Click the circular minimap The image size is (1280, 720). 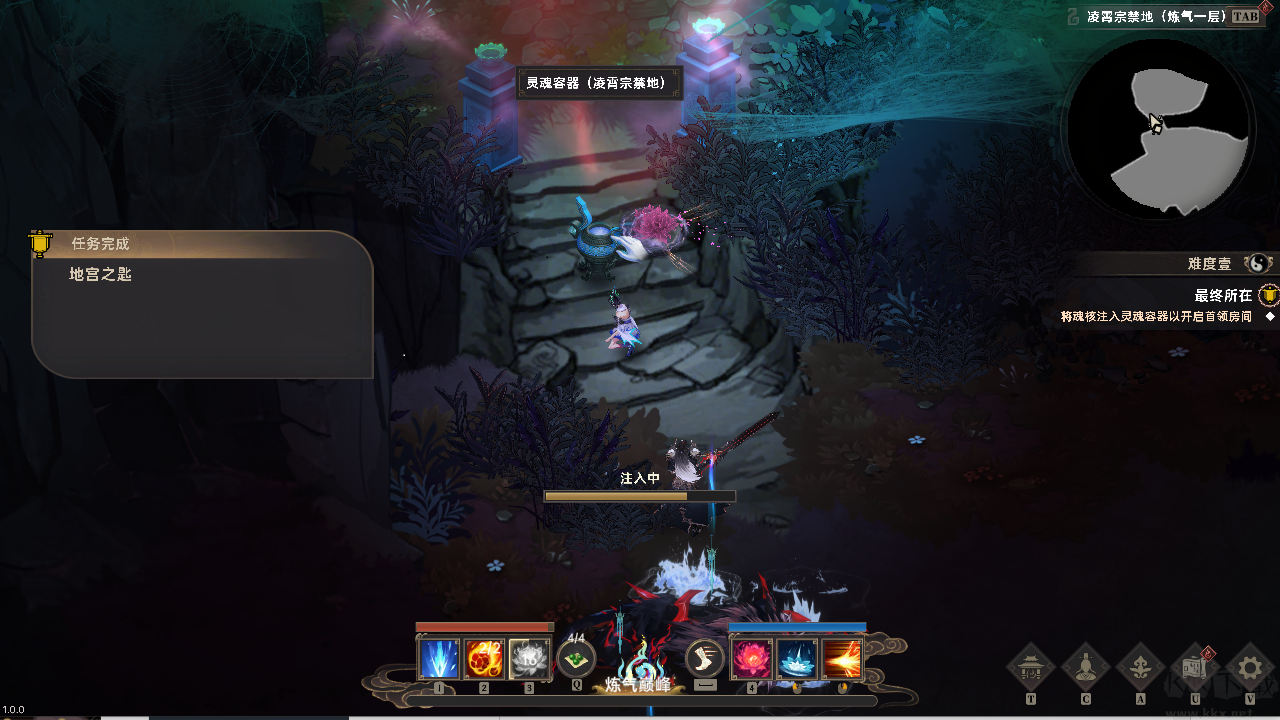tap(1158, 128)
